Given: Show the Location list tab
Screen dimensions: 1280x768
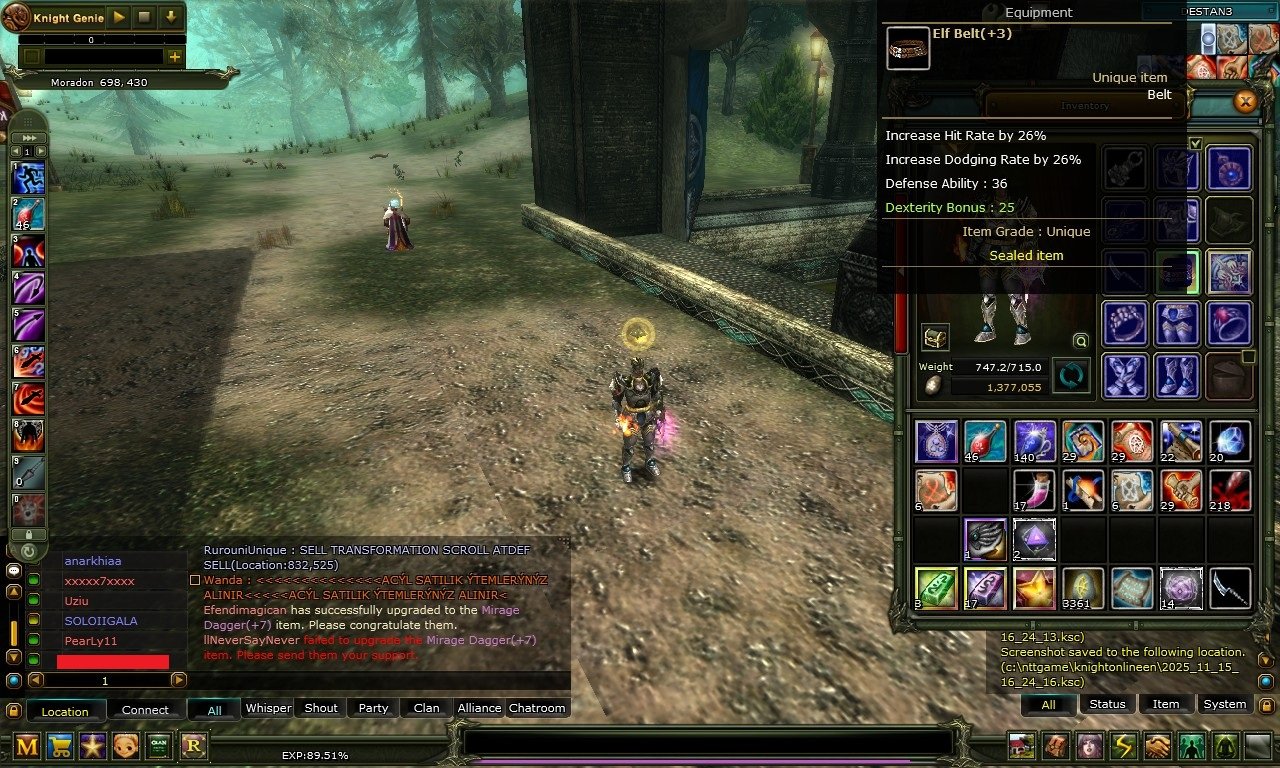Looking at the screenshot, I should coord(65,711).
